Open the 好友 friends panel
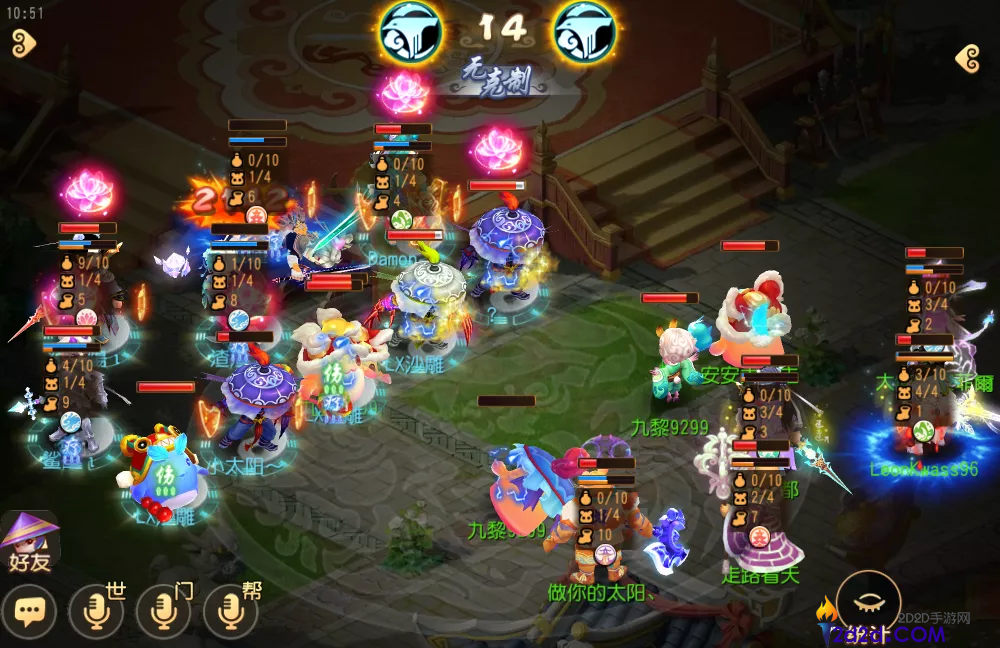 click(29, 540)
